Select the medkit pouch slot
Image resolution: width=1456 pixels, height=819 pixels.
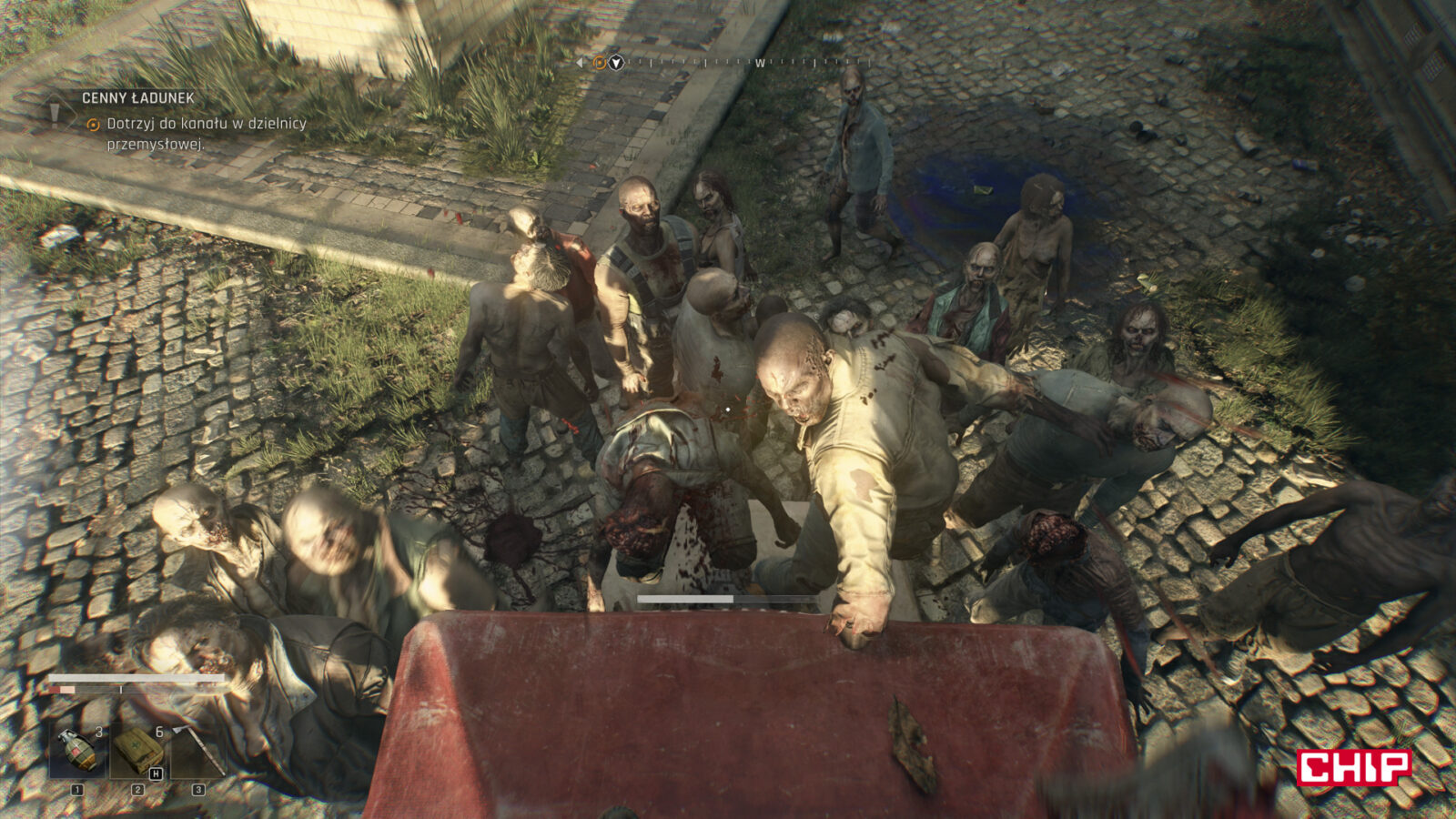[137, 751]
